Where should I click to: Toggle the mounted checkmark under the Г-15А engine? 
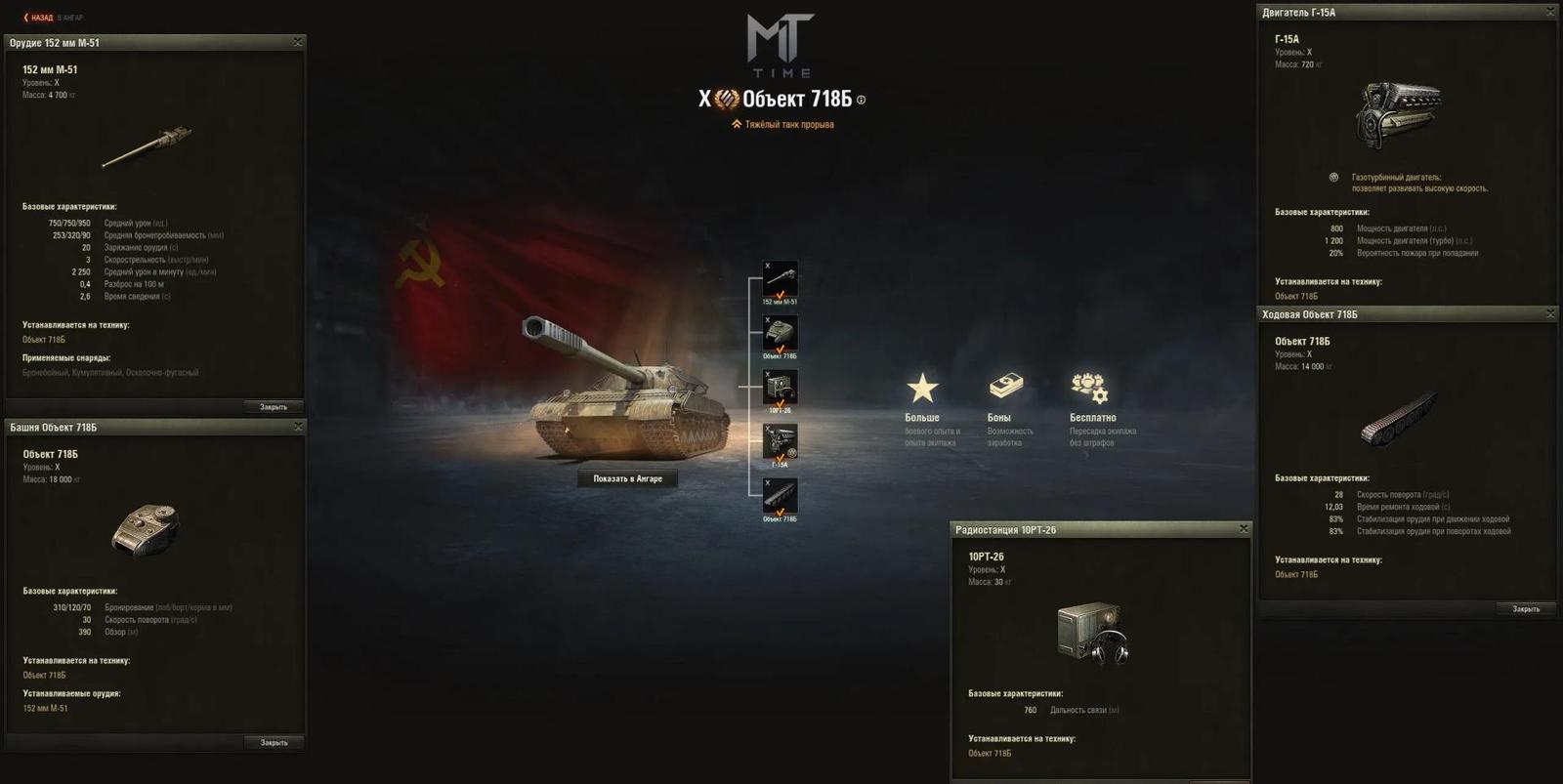781,457
